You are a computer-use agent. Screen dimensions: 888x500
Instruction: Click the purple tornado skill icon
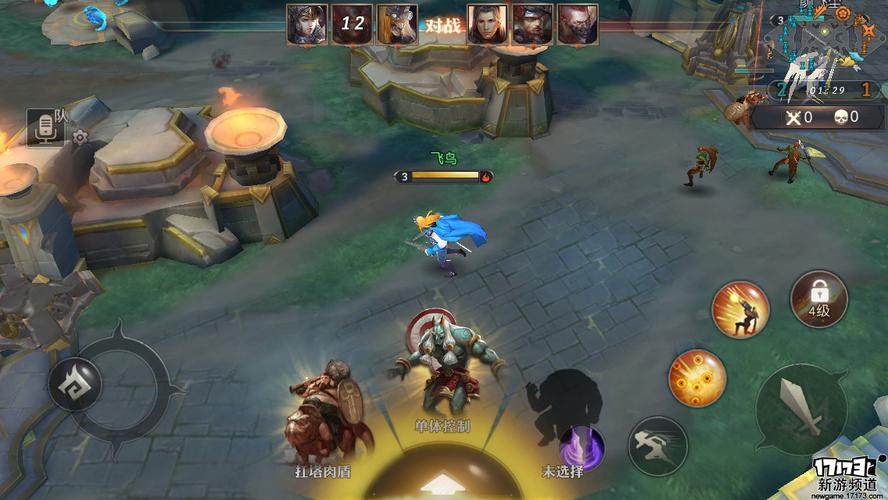pyautogui.click(x=582, y=444)
